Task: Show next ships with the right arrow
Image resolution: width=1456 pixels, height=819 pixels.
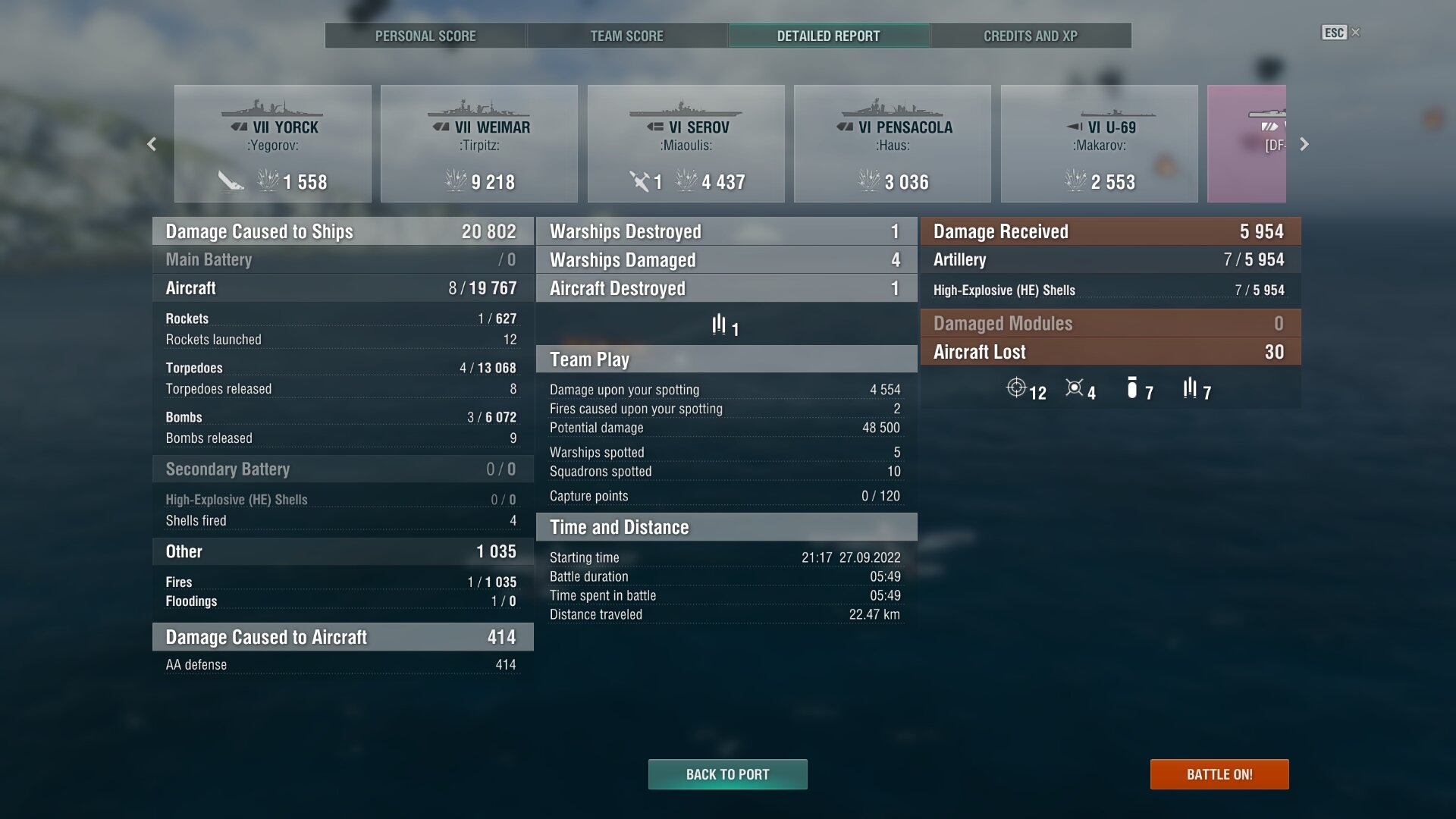Action: [1304, 144]
